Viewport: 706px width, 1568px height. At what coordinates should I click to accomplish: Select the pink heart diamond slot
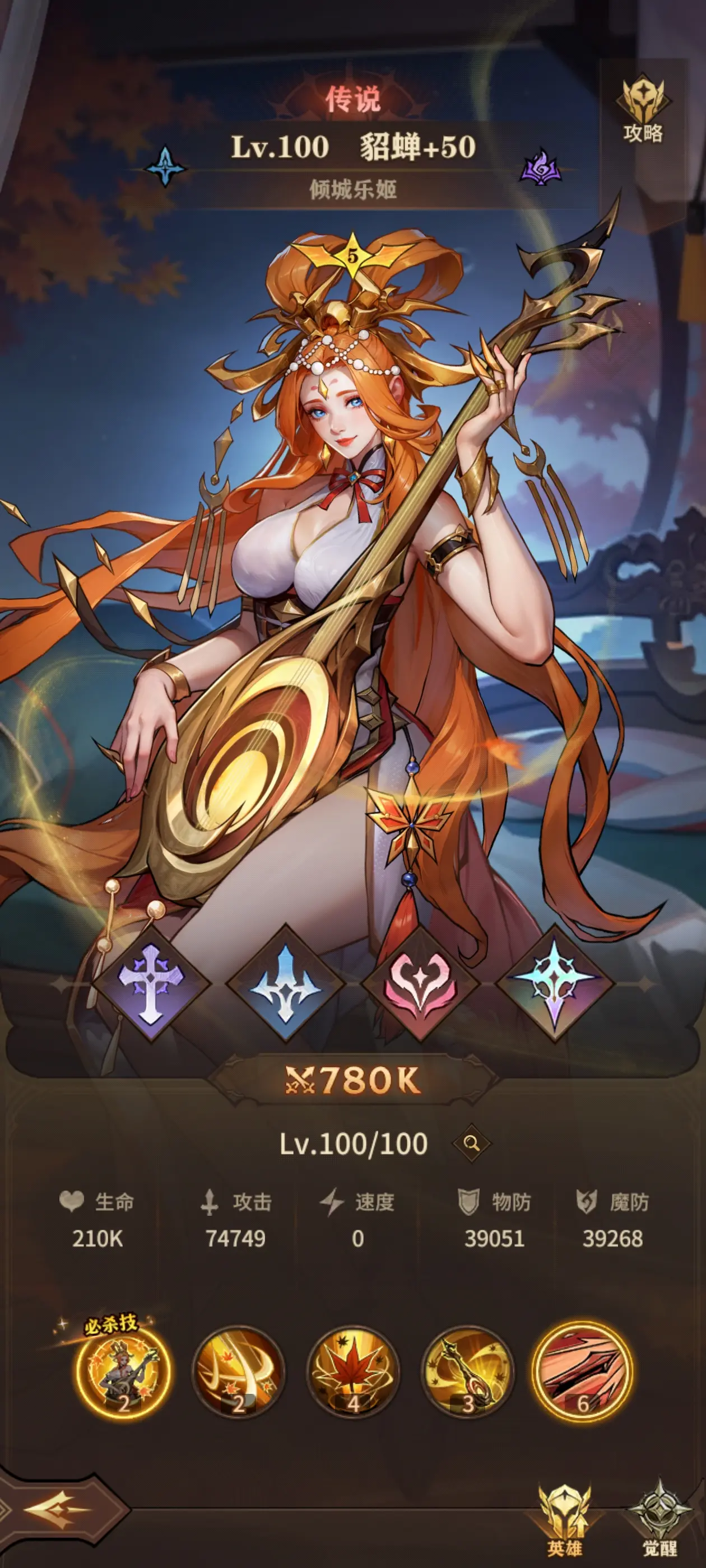point(420,982)
